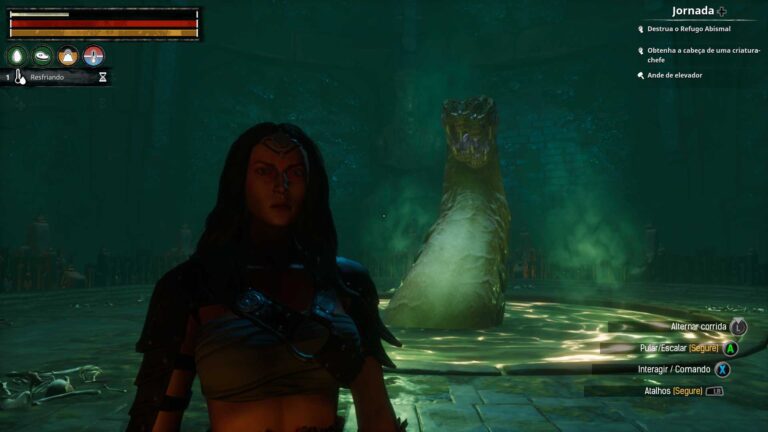This screenshot has height=432, width=768.
Task: Click the red-blue thermometer temperature icon
Action: 94,56
